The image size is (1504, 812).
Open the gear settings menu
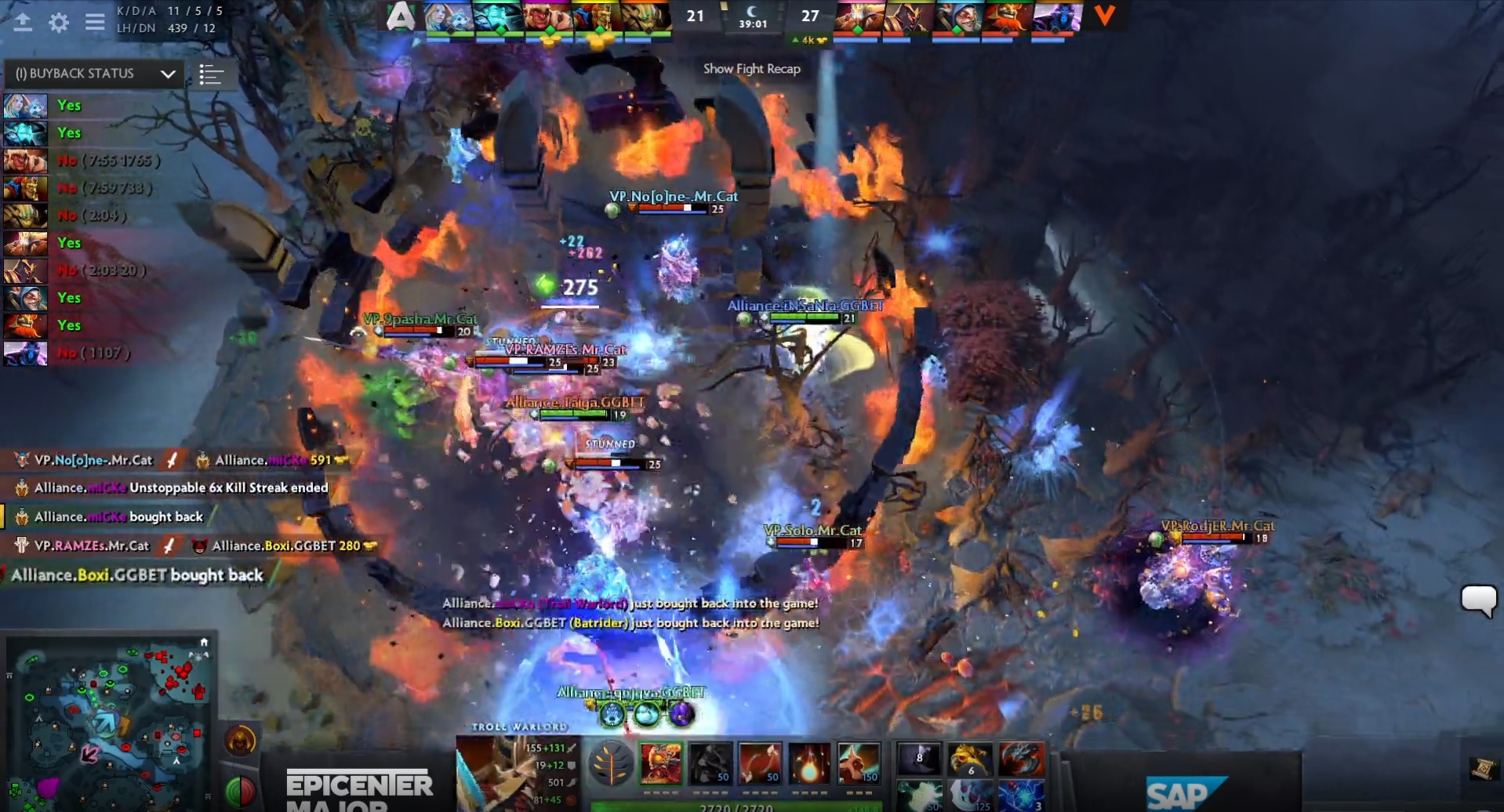point(59,23)
